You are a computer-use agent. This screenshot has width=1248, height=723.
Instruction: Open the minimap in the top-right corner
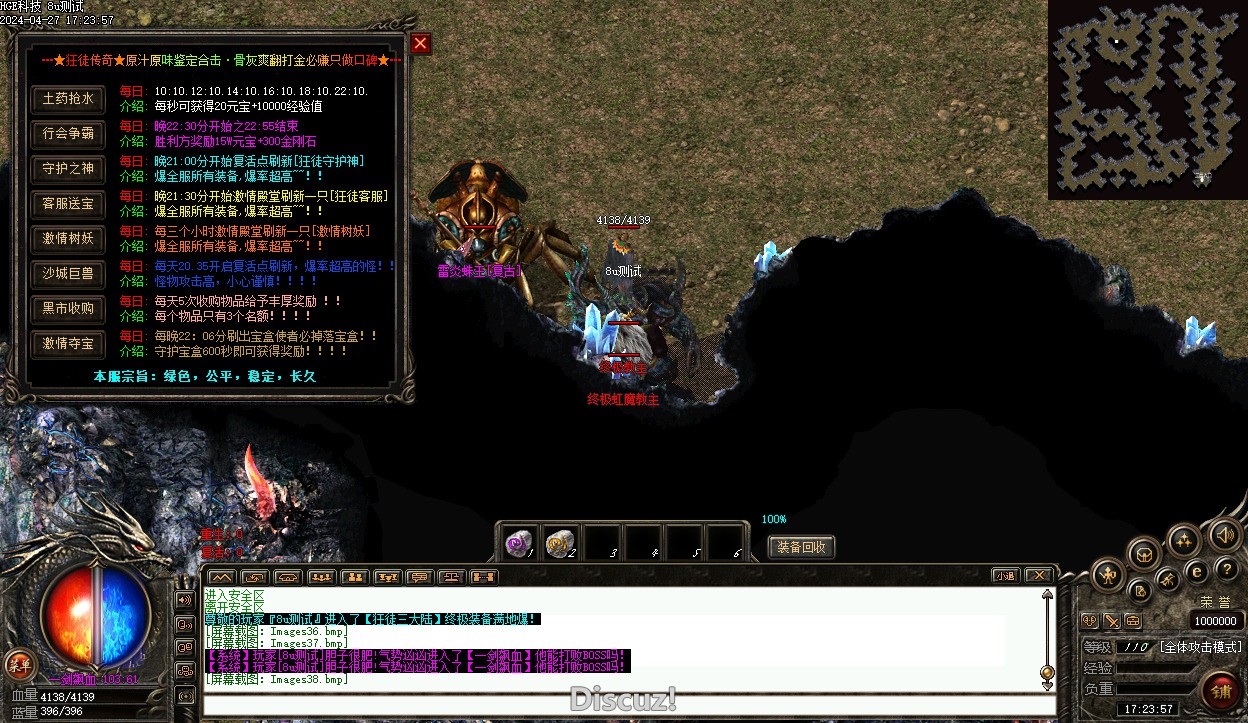[x=1147, y=99]
